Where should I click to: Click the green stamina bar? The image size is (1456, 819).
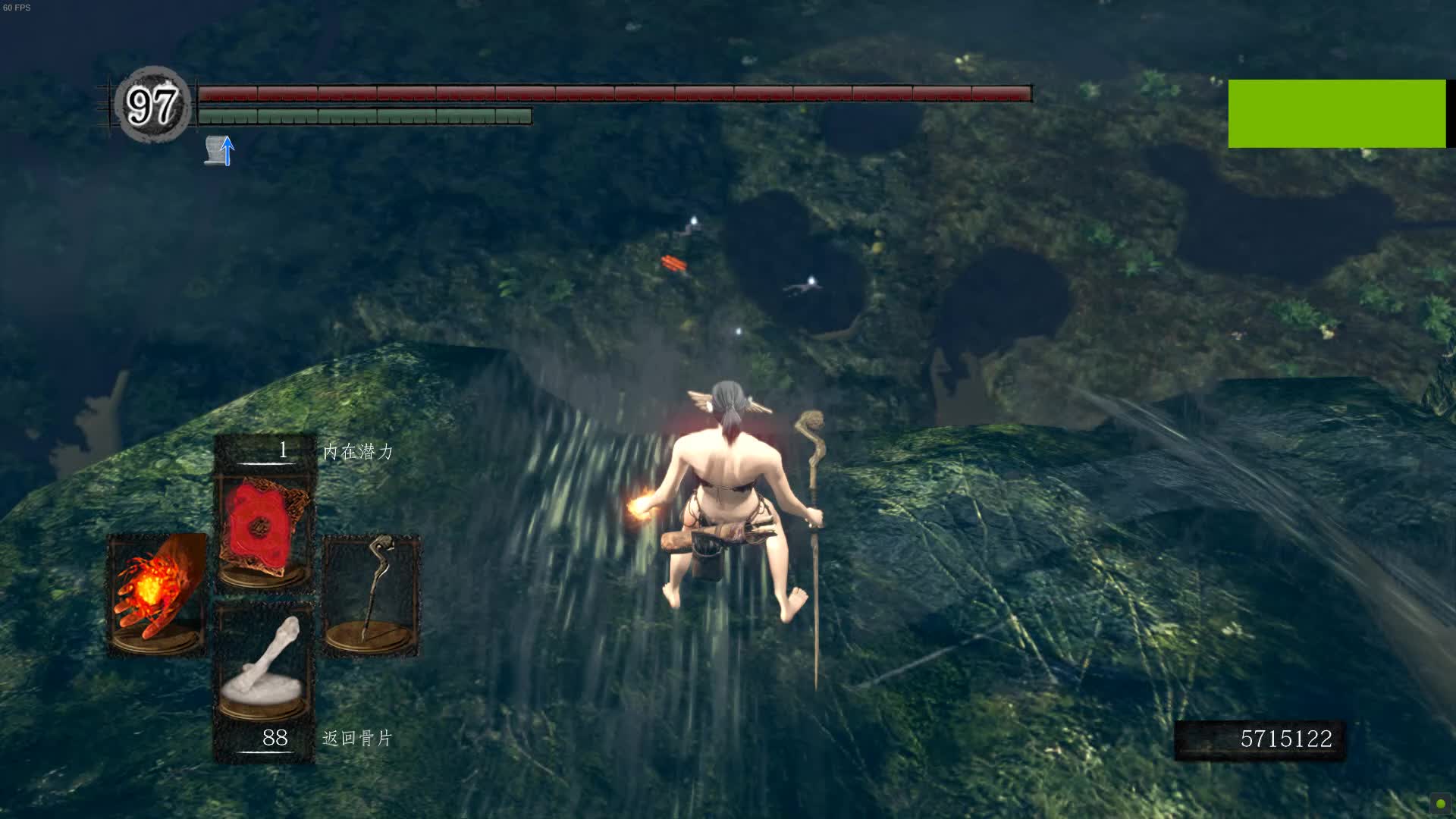pos(364,115)
